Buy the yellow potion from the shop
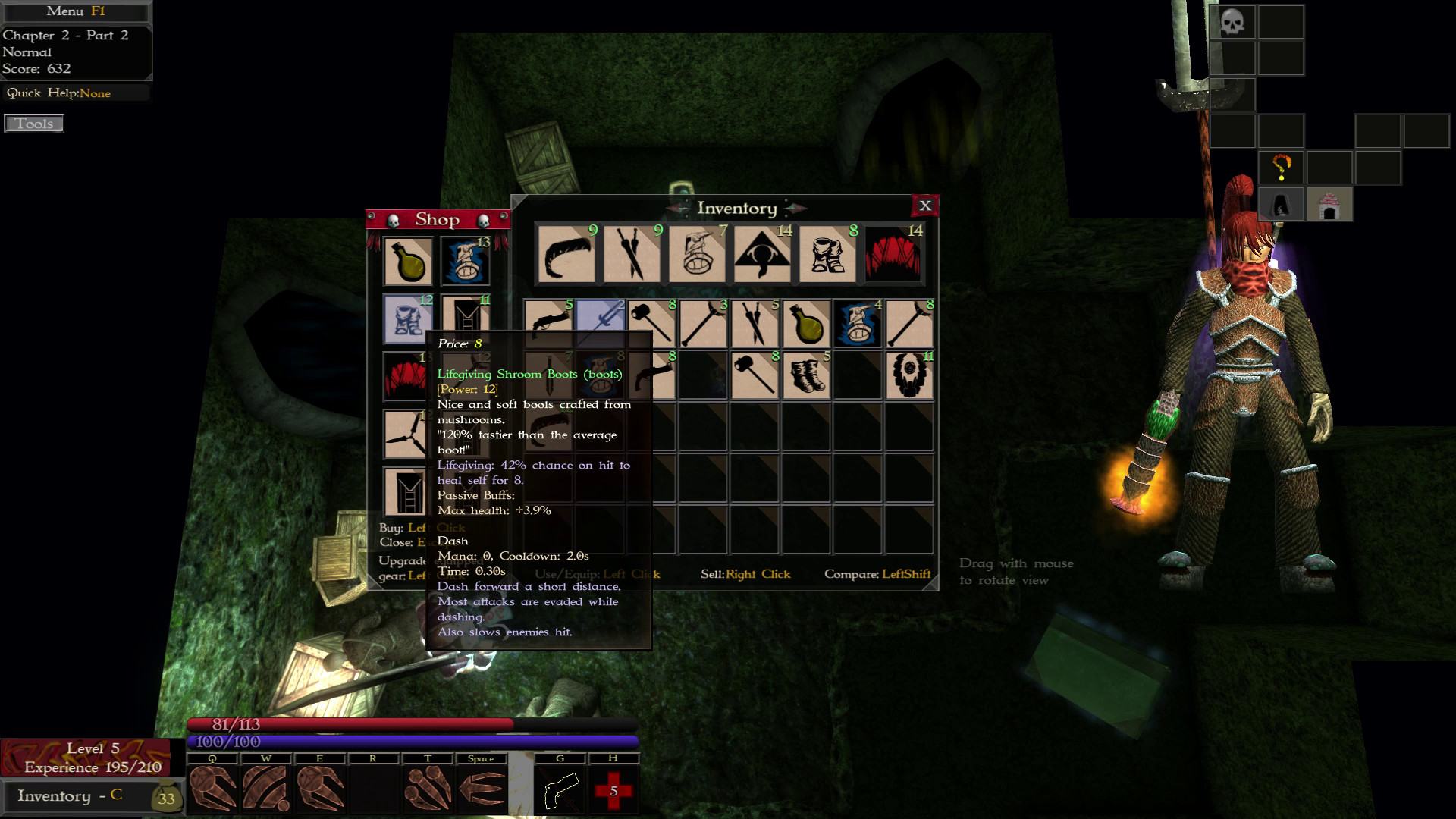1456x819 pixels. click(408, 262)
